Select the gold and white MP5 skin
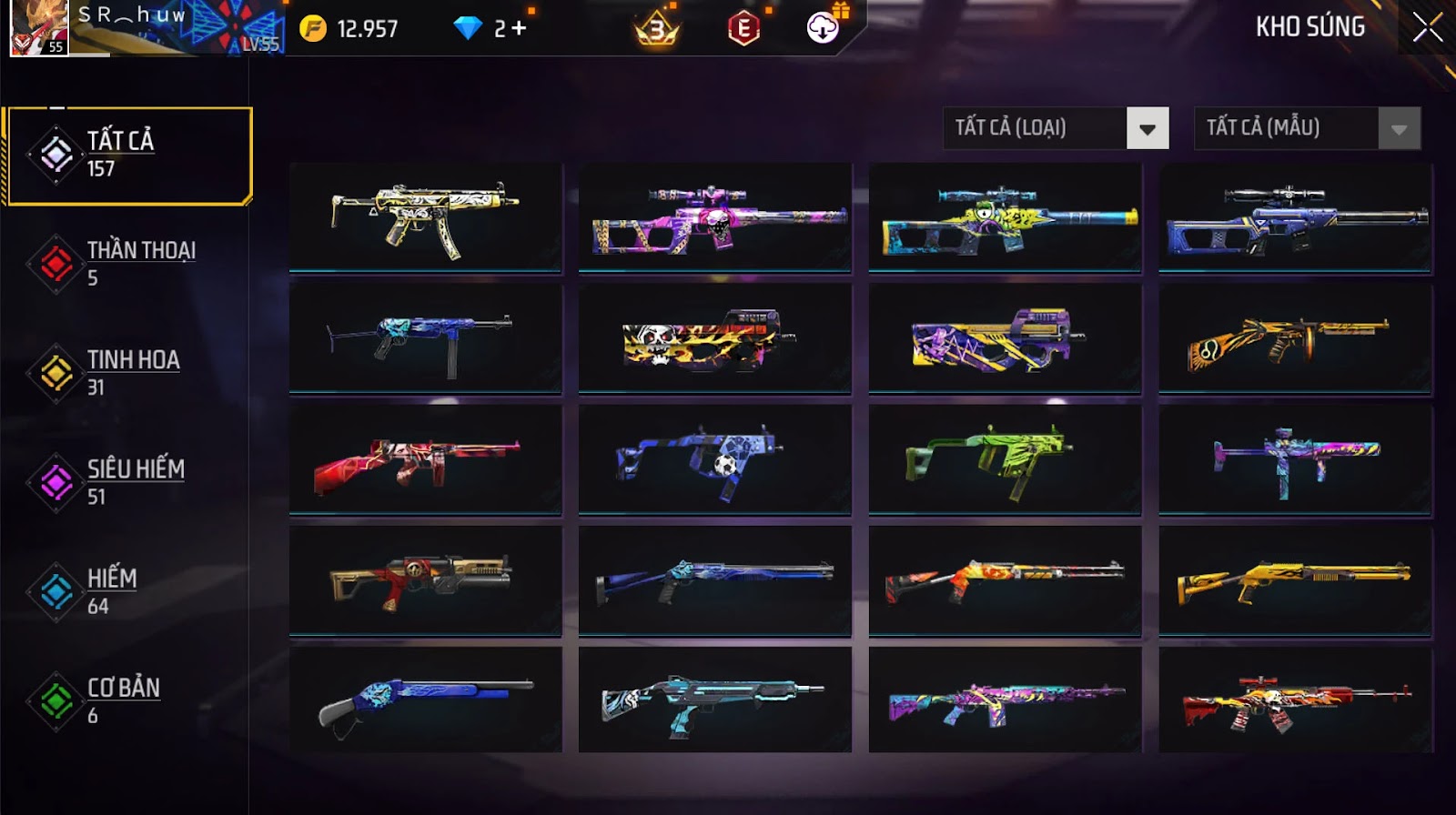The image size is (1456, 815). (x=425, y=218)
